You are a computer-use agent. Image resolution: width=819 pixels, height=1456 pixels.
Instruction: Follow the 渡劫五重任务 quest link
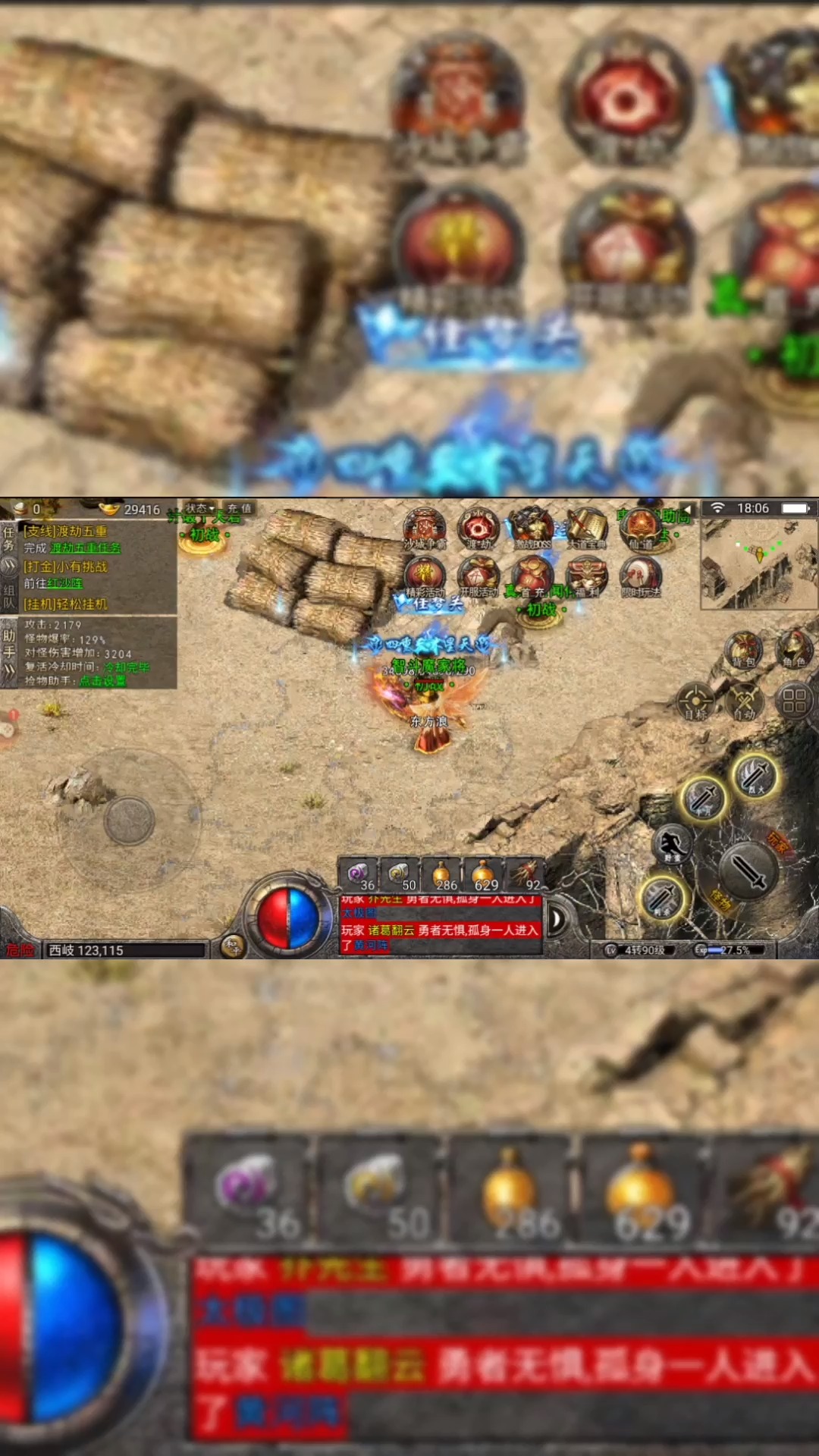coord(85,548)
